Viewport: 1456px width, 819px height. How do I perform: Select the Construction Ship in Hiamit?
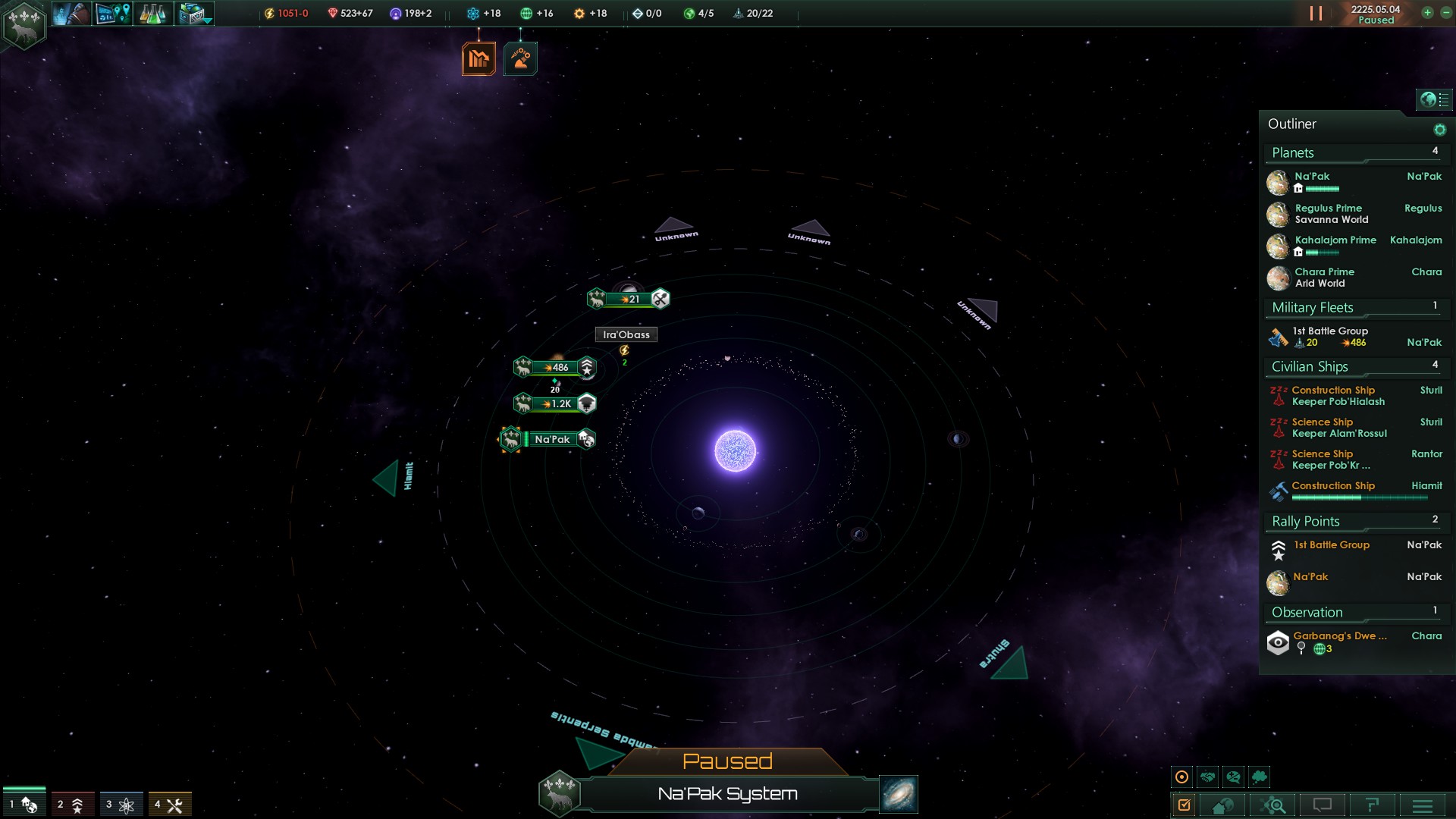(x=1333, y=486)
